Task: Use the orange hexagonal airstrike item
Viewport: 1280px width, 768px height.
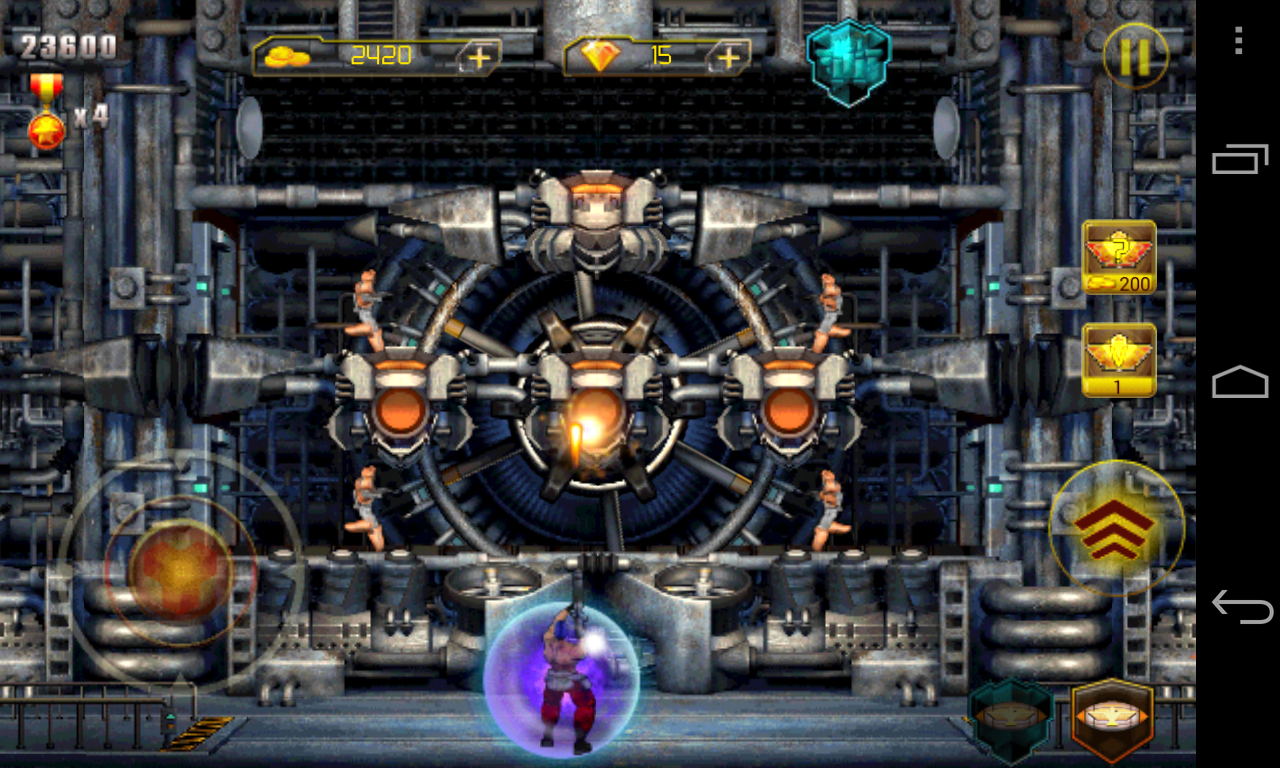Action: click(1112, 716)
